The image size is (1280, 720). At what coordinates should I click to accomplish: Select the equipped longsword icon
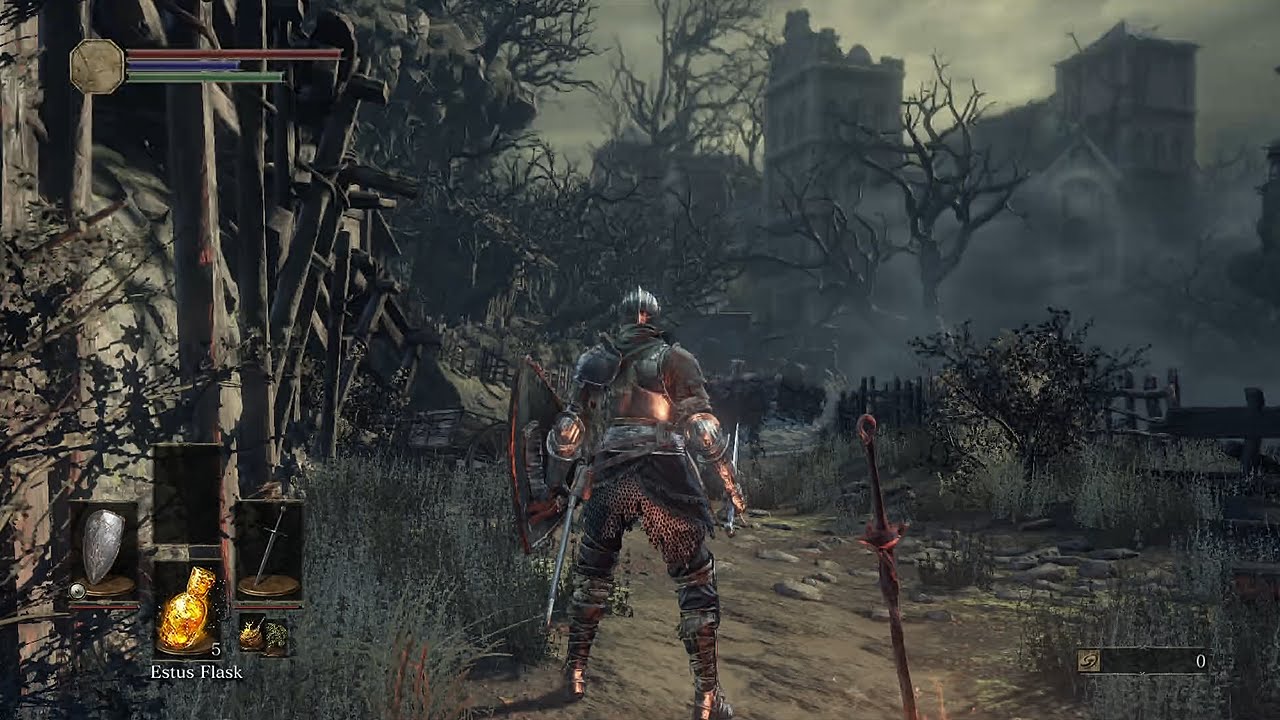[x=268, y=538]
